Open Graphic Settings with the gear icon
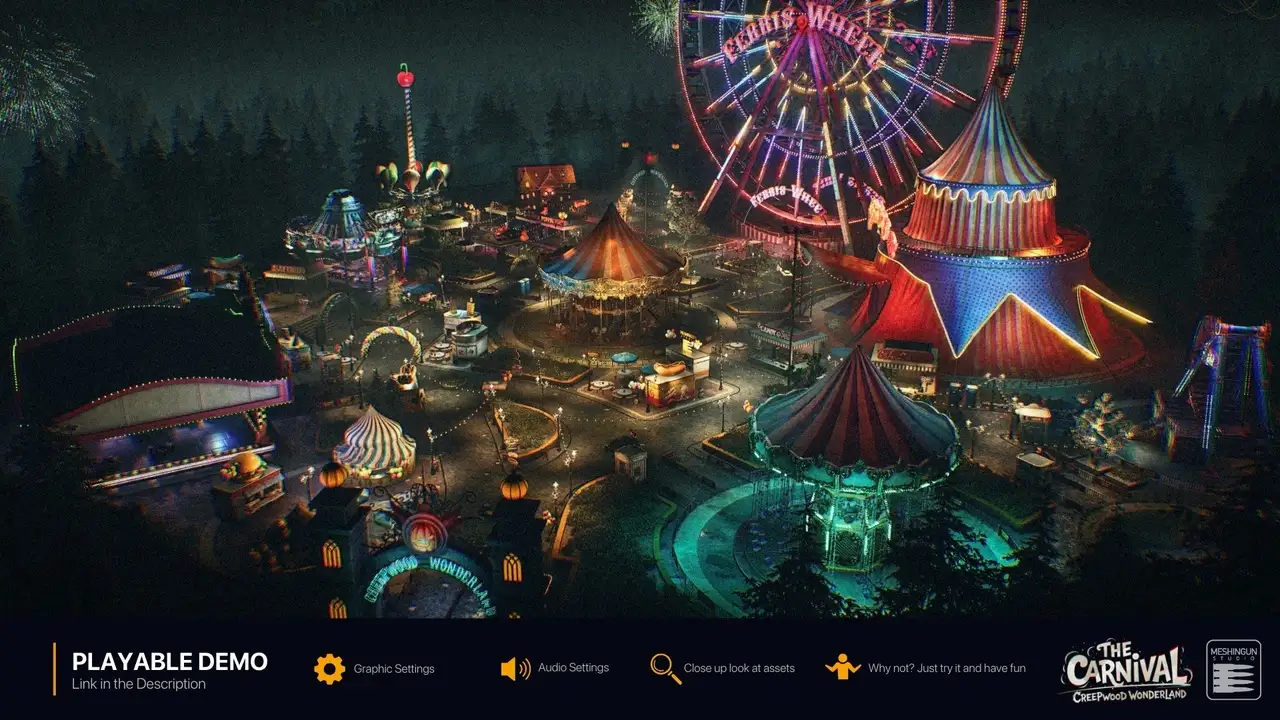Image resolution: width=1280 pixels, height=720 pixels. [329, 668]
